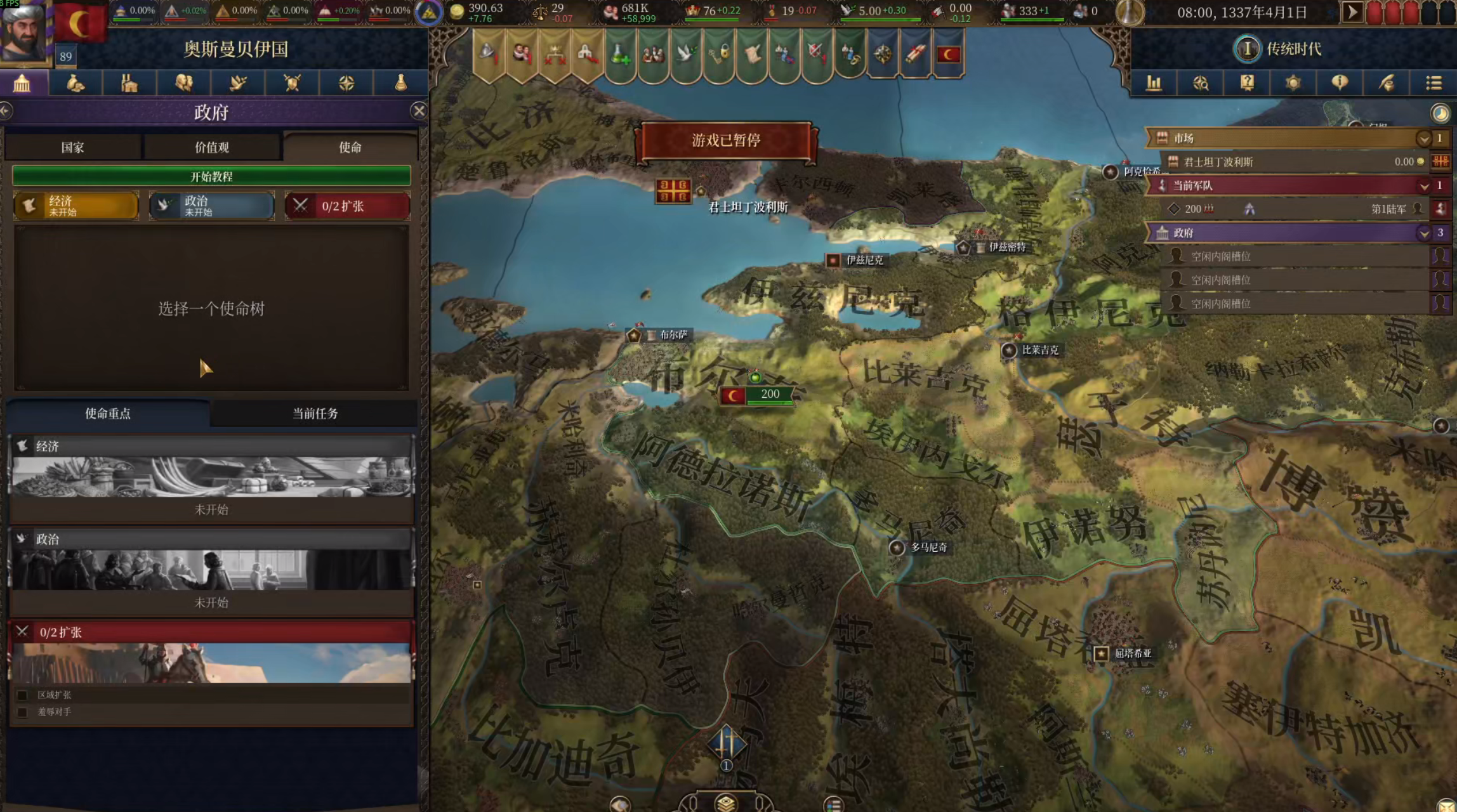
Task: Open the 经济 mission focus card
Action: [211, 479]
